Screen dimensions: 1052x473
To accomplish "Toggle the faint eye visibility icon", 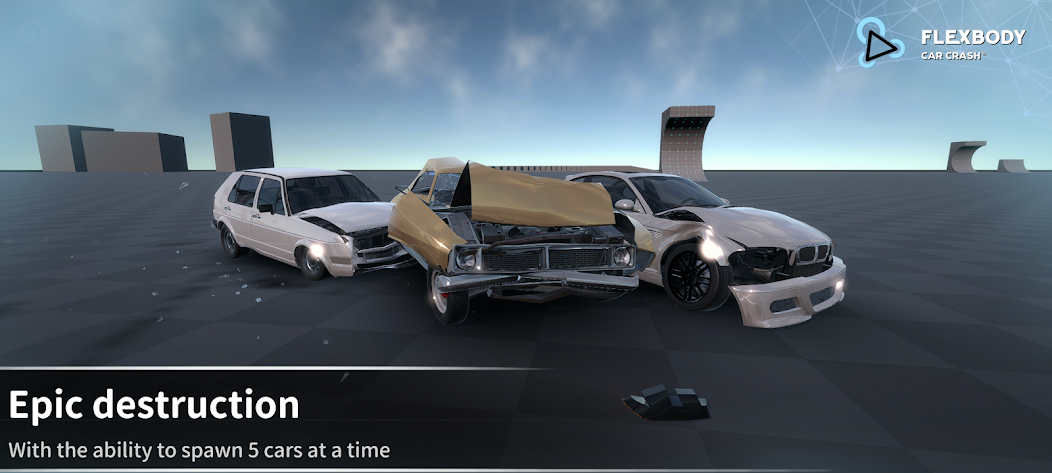I will pos(32,32).
